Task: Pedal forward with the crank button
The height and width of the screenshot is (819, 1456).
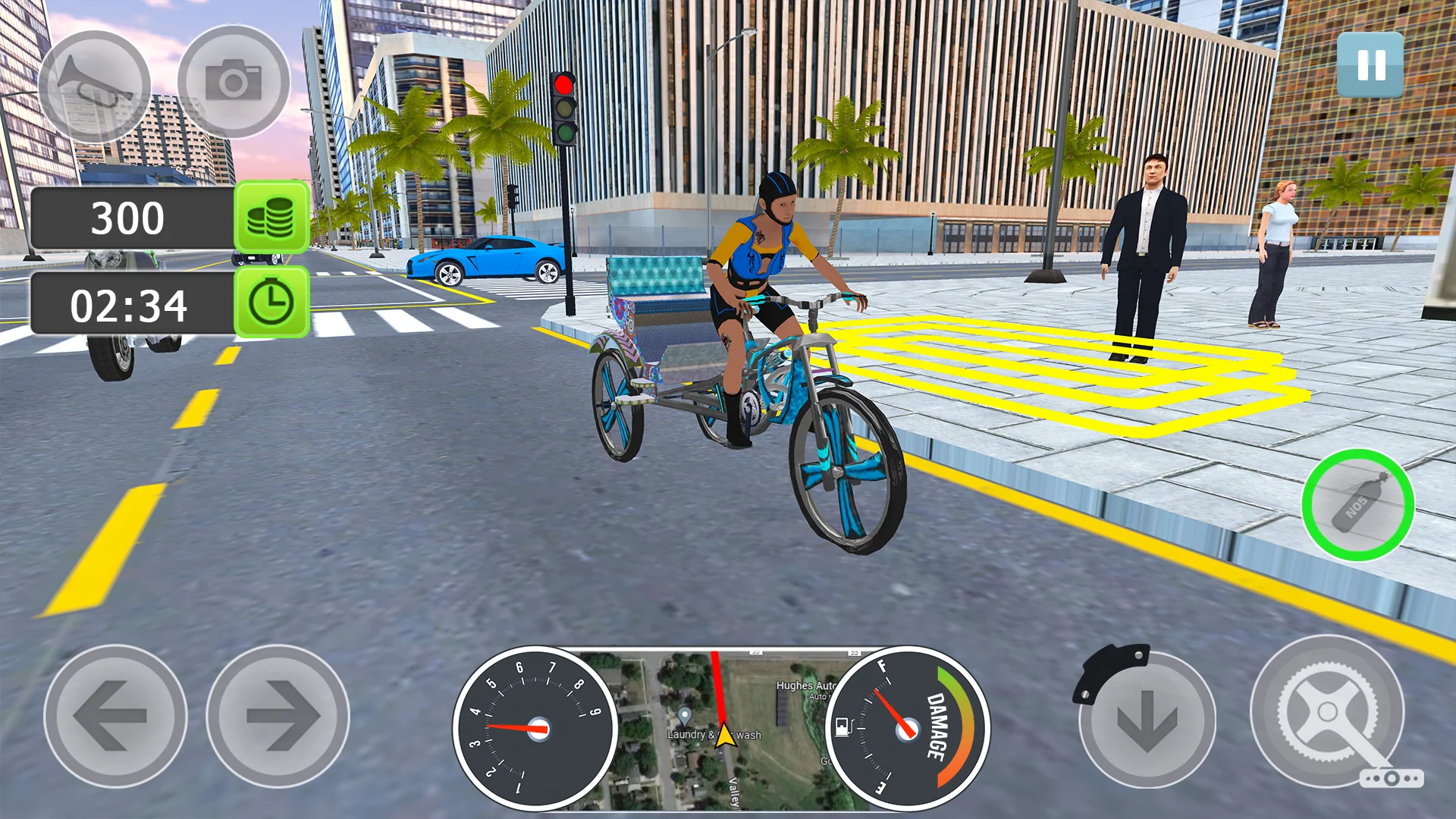Action: coord(1327,711)
